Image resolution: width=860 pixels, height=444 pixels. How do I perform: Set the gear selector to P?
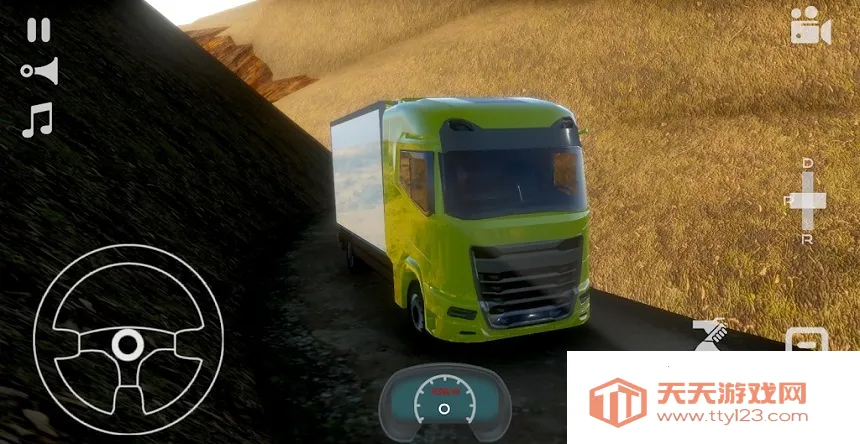tap(790, 200)
